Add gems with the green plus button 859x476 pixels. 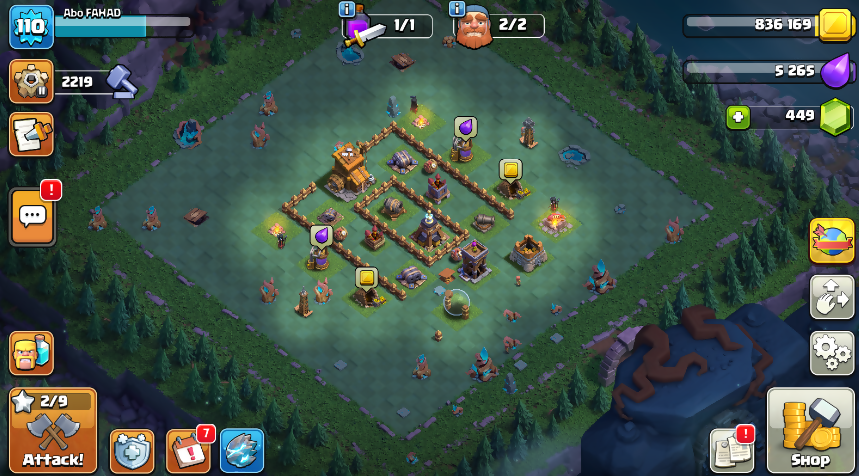pyautogui.click(x=738, y=117)
